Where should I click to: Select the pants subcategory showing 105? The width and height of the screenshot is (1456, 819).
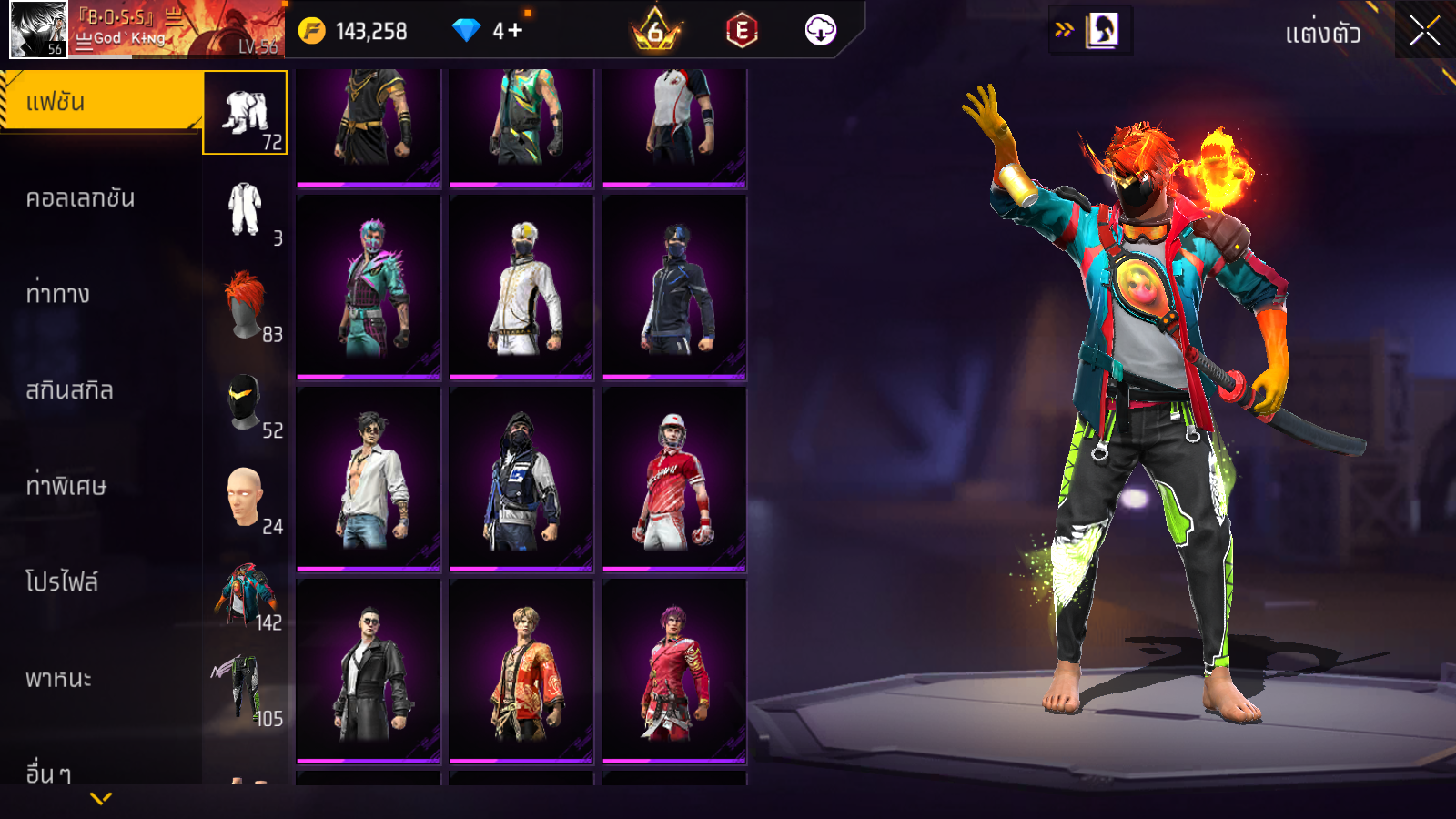click(x=245, y=690)
